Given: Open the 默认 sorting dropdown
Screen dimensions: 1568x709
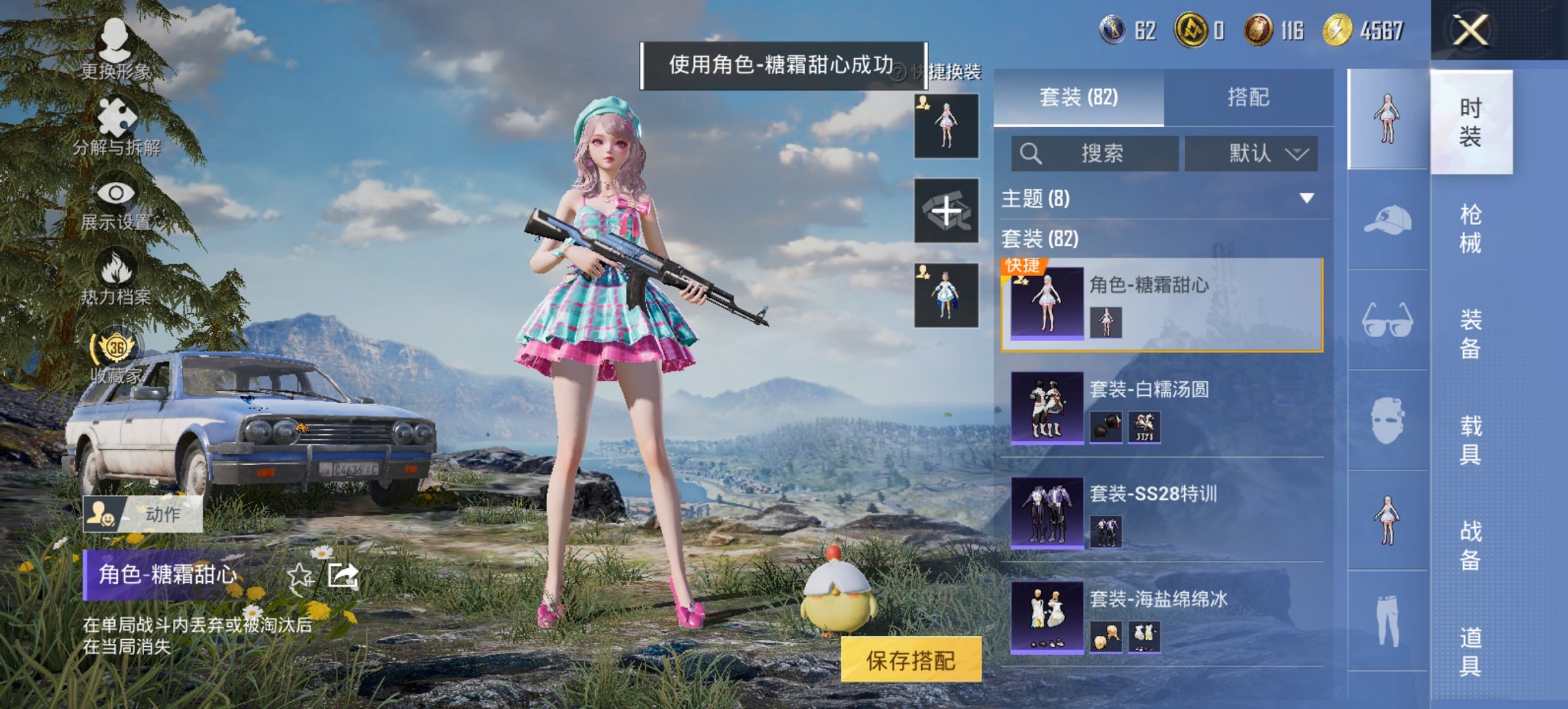Looking at the screenshot, I should 1252,154.
